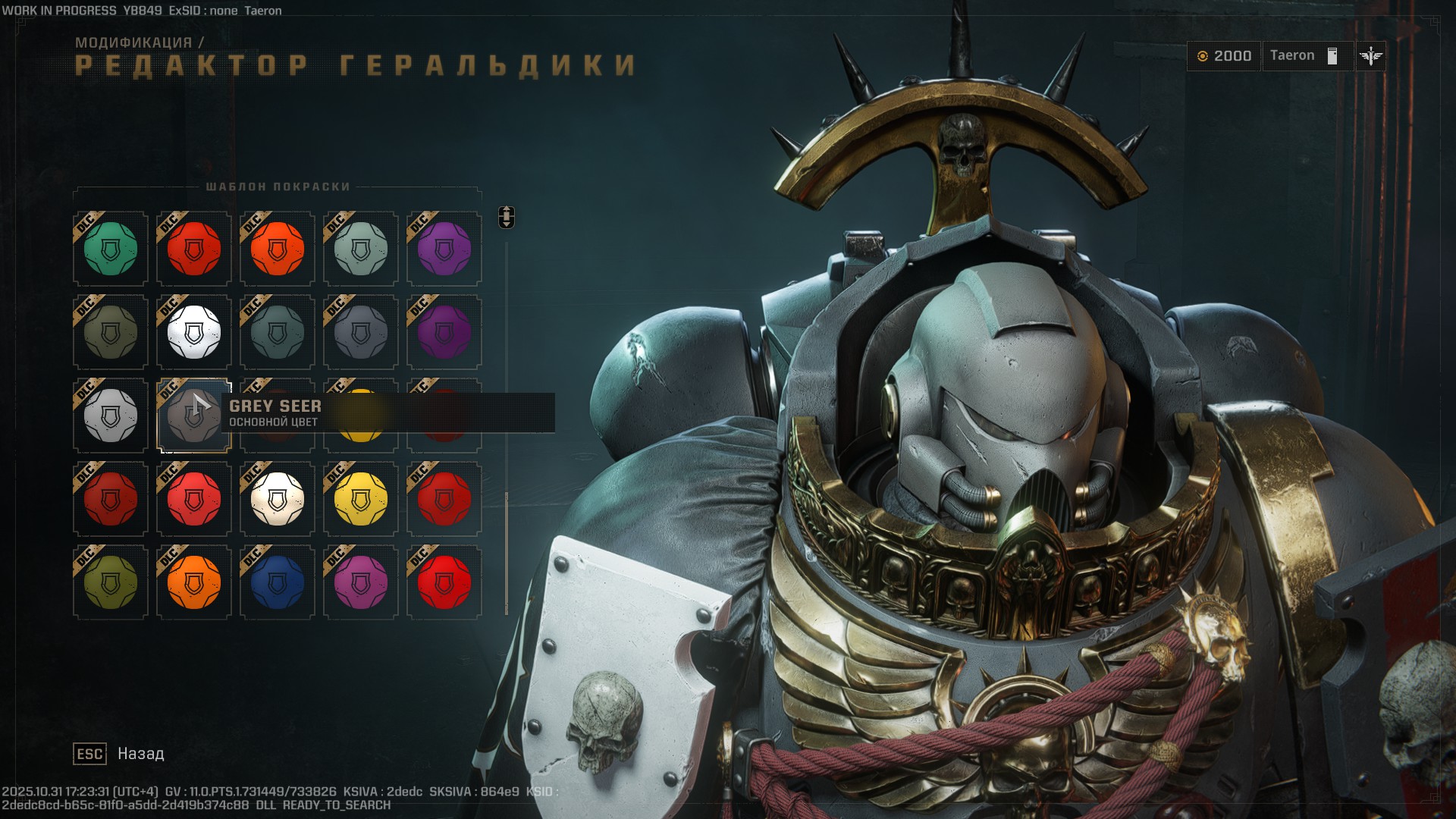This screenshot has width=1456, height=819.
Task: Select the cream-colored paint template in the fourth row
Action: point(277,499)
